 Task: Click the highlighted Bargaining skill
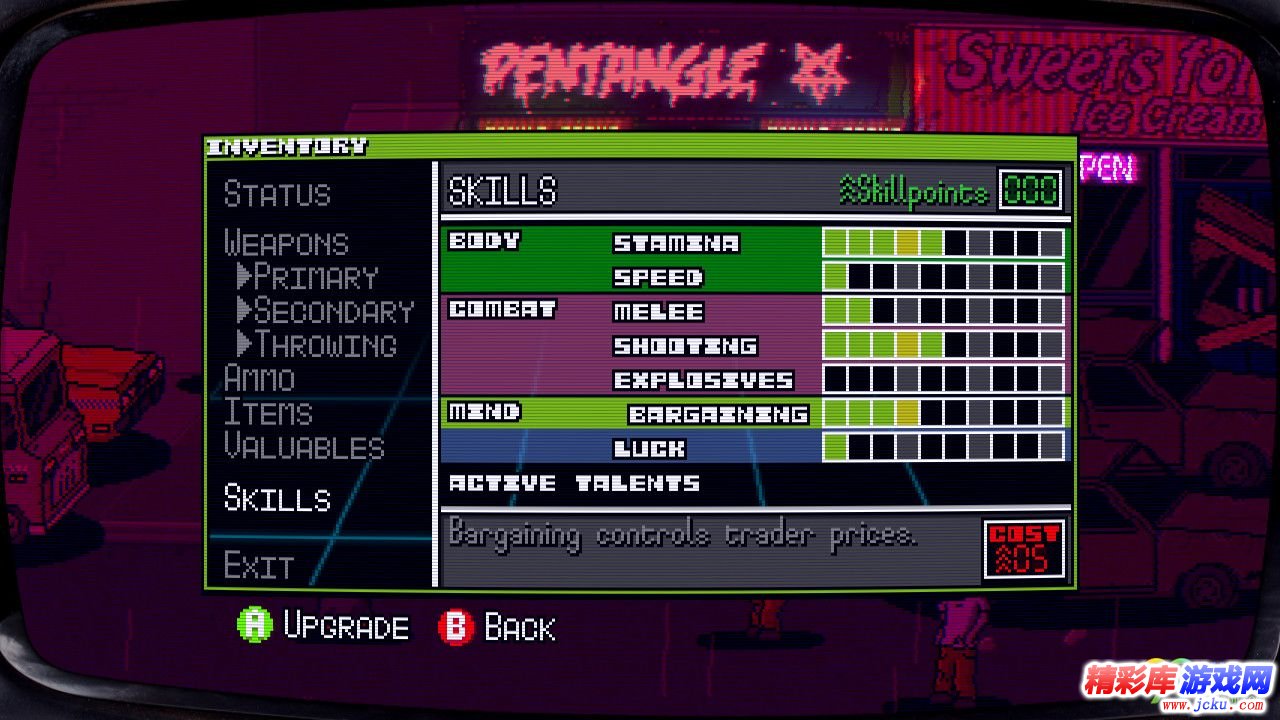point(717,414)
